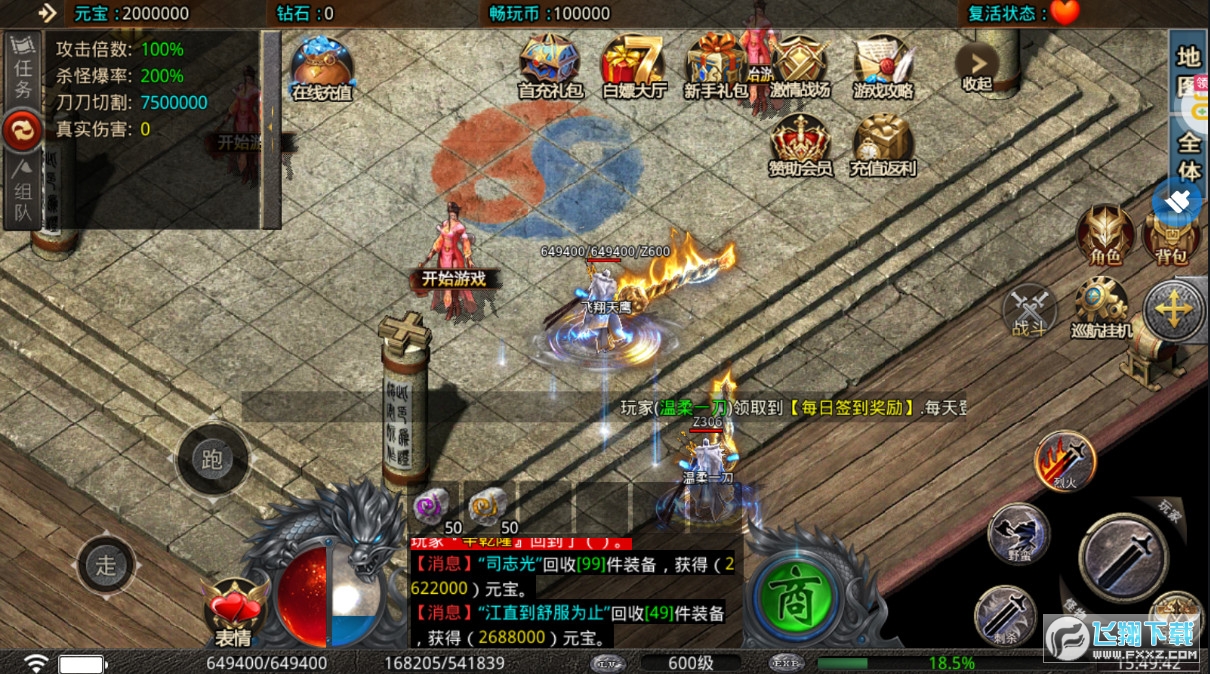Claim the 新手礼包 newbie gift box
This screenshot has width=1210, height=674.
coord(716,65)
